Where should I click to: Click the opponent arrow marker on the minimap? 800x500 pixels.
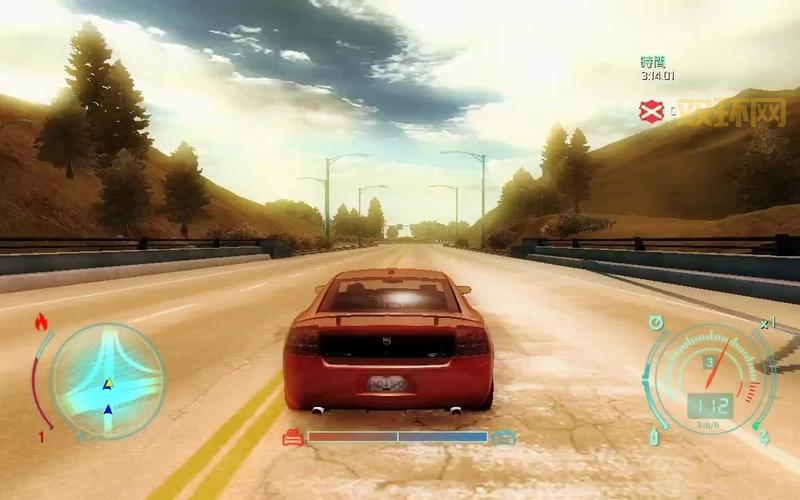[108, 384]
